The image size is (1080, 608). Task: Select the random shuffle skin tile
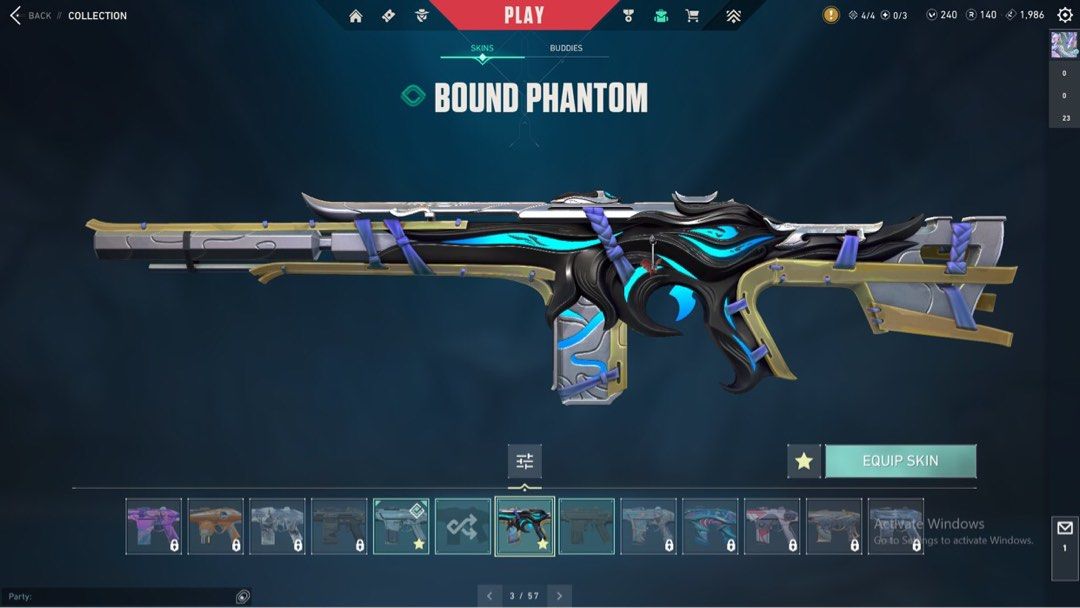point(463,526)
